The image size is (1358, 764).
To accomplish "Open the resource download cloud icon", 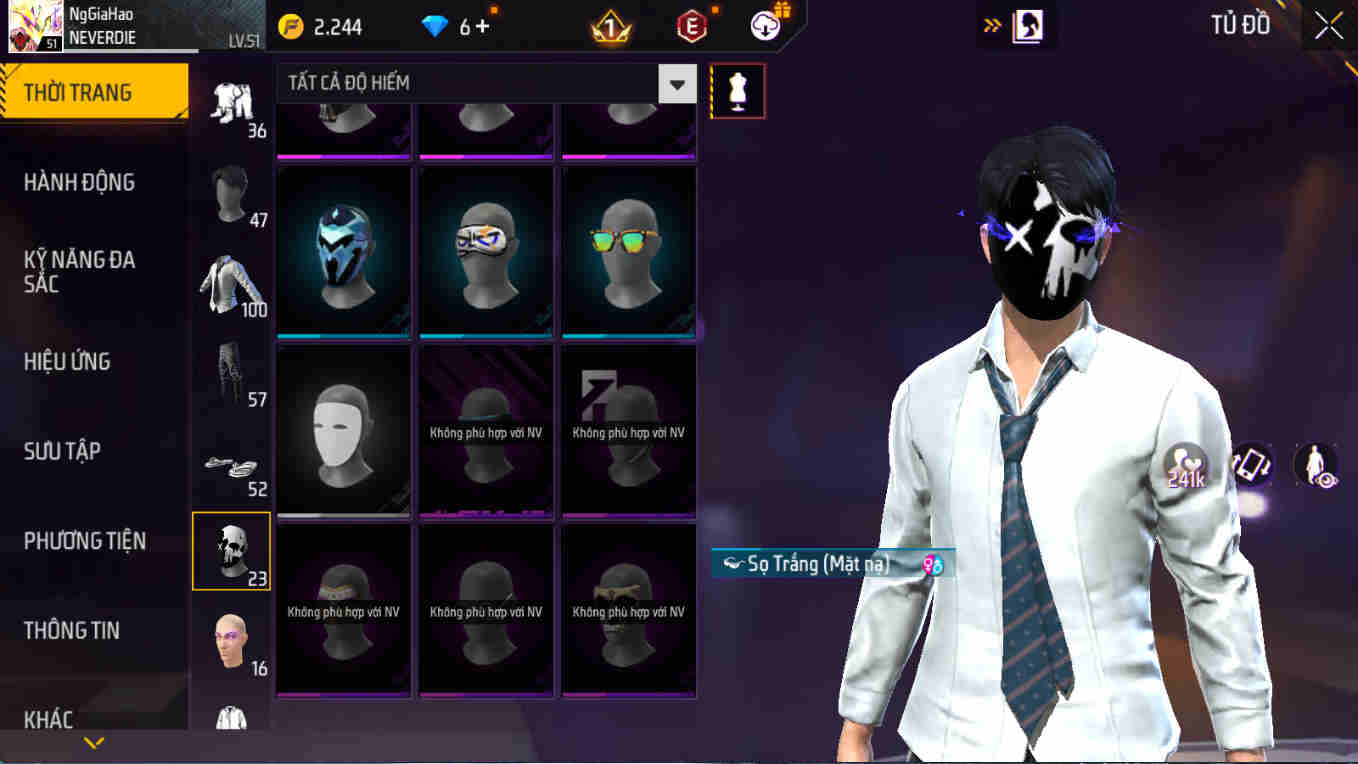I will pyautogui.click(x=762, y=24).
